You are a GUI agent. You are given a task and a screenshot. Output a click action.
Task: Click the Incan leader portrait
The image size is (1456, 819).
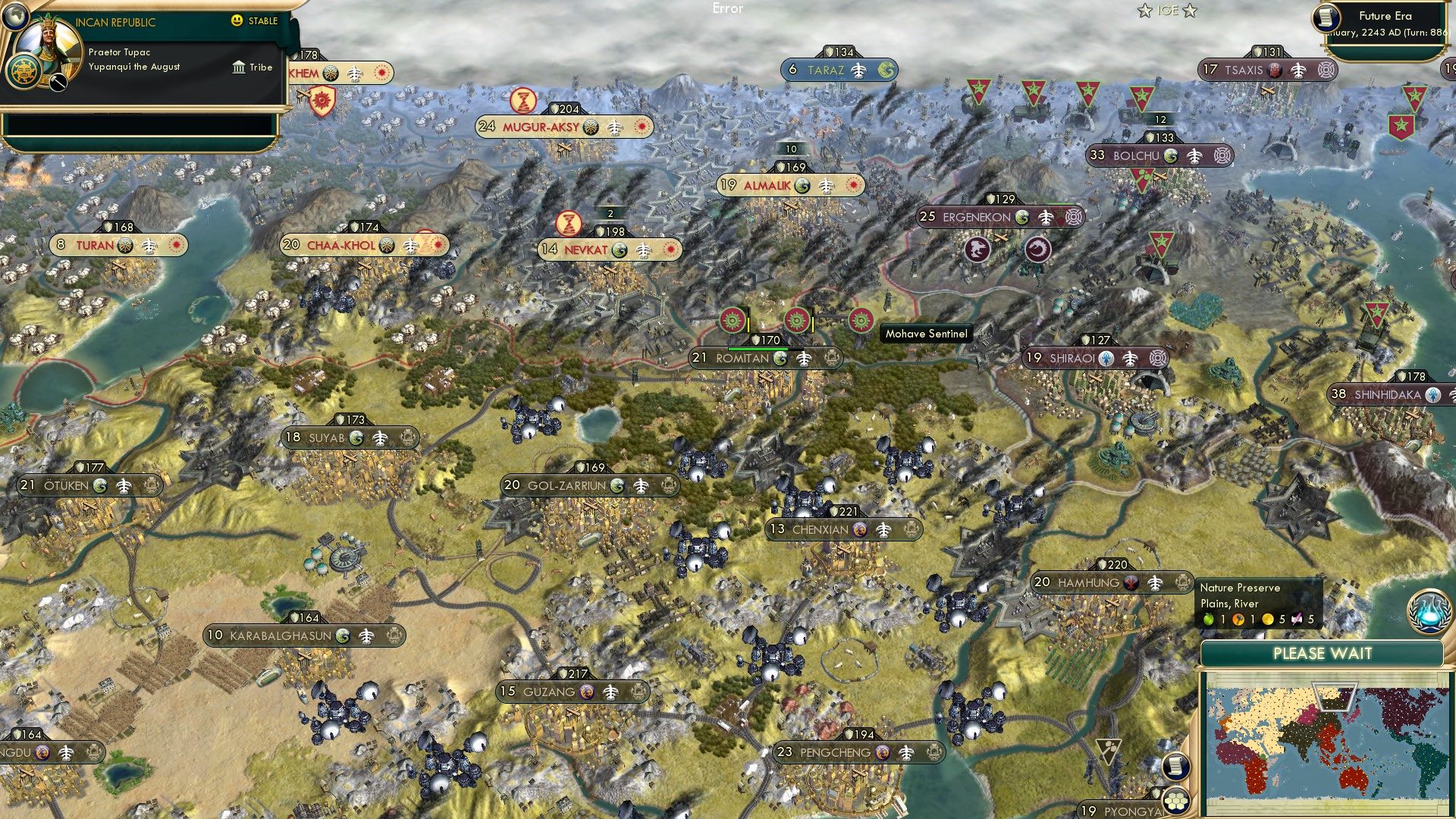[x=49, y=47]
